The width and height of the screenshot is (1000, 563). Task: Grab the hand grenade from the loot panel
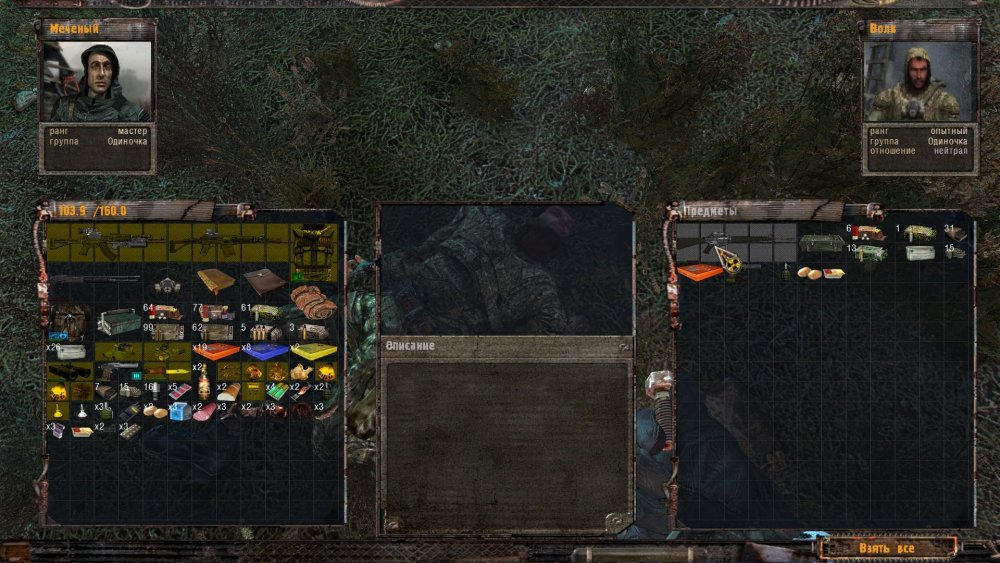785,272
